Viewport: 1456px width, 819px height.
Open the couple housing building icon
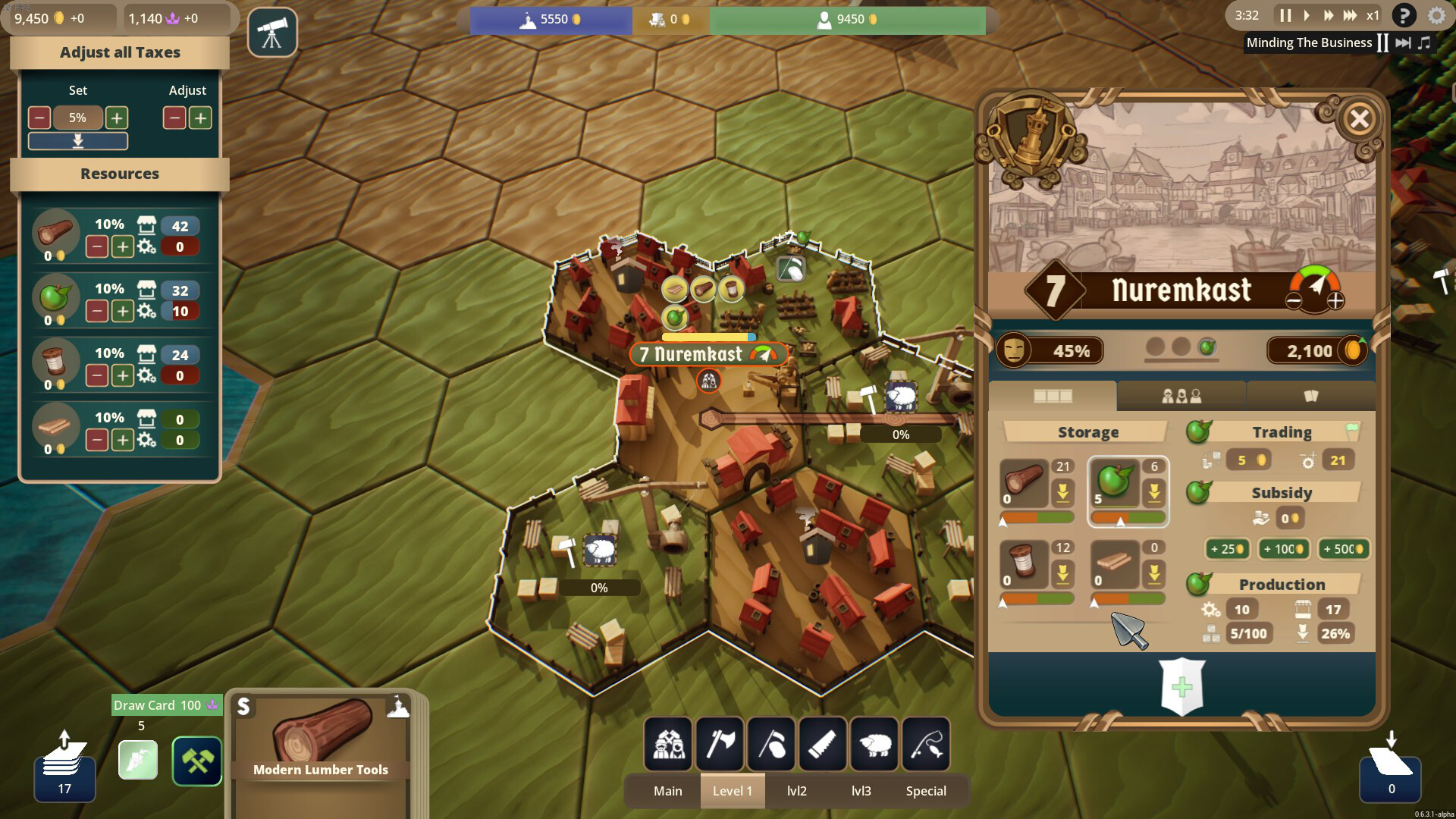[x=668, y=744]
